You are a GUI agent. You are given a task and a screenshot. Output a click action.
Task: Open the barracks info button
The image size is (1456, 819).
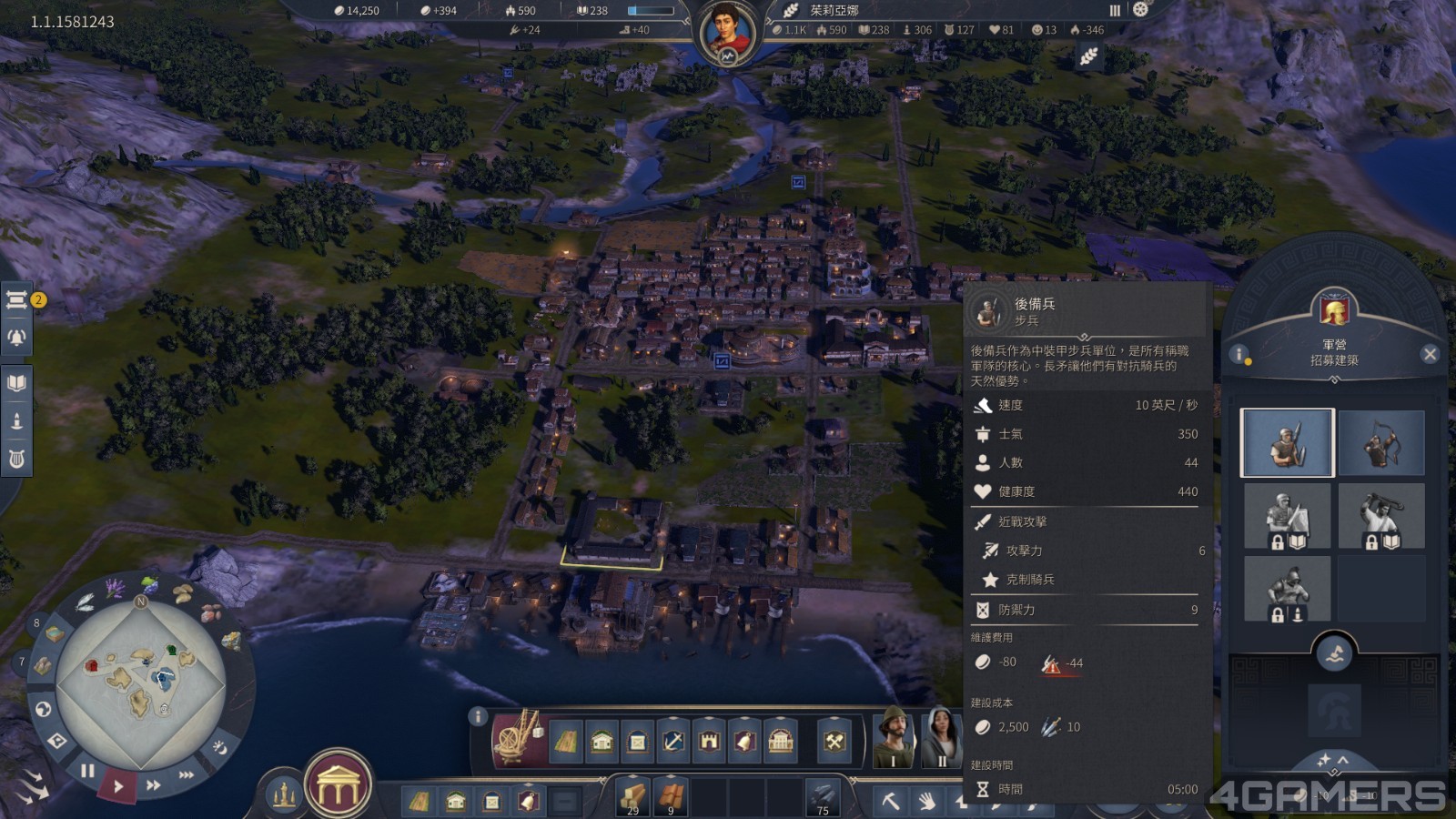coord(1239,354)
